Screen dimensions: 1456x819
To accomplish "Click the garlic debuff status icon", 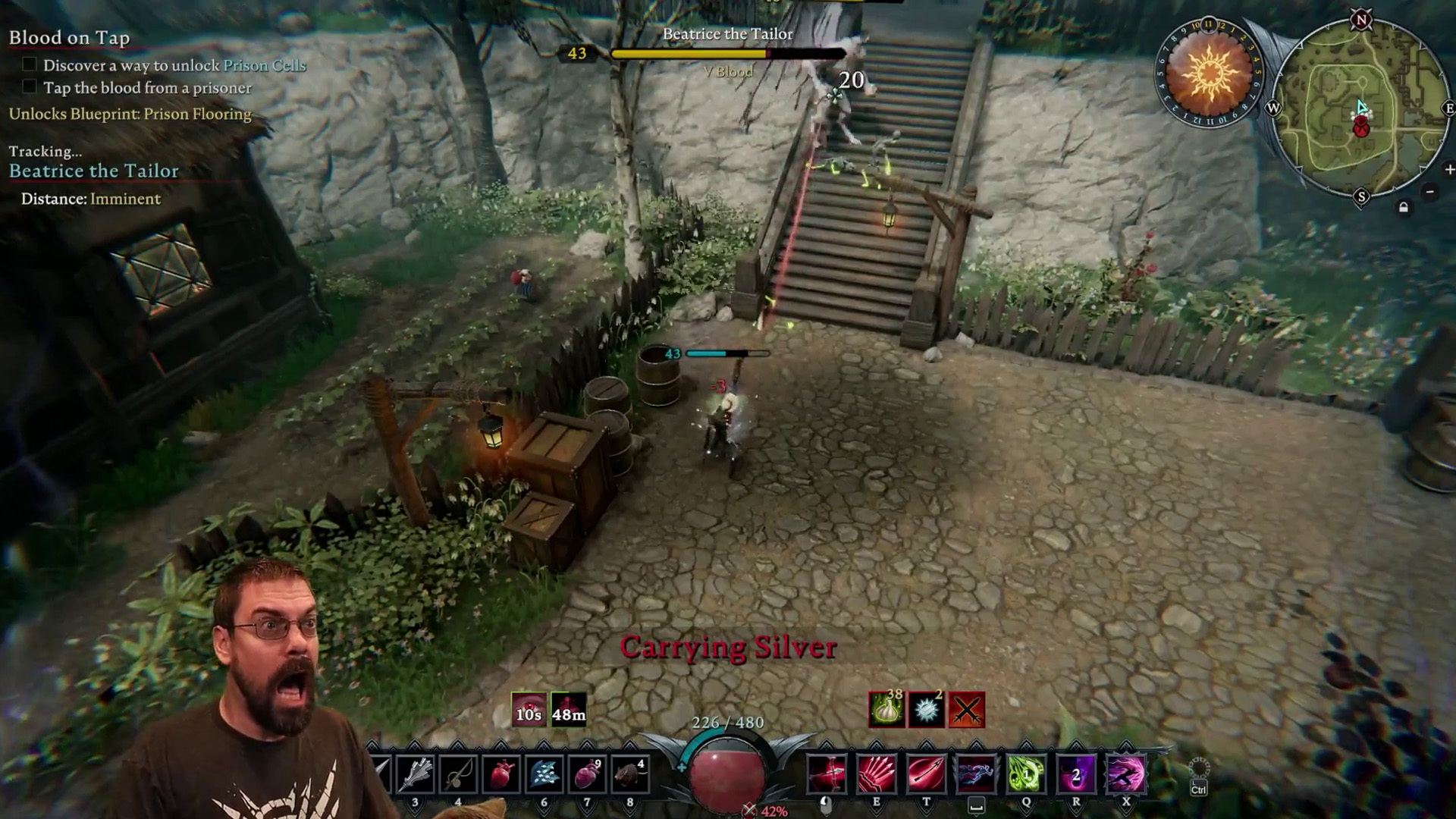I will pos(886,711).
